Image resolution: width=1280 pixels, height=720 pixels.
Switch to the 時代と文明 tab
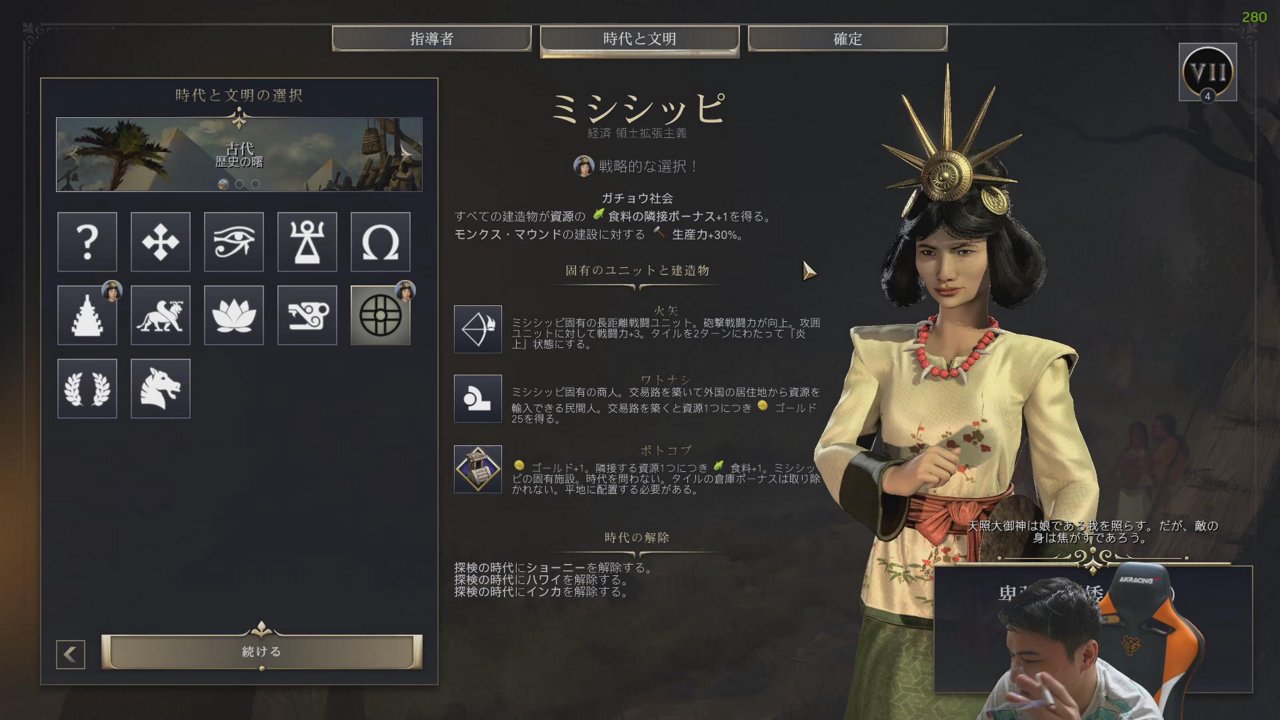click(x=639, y=39)
